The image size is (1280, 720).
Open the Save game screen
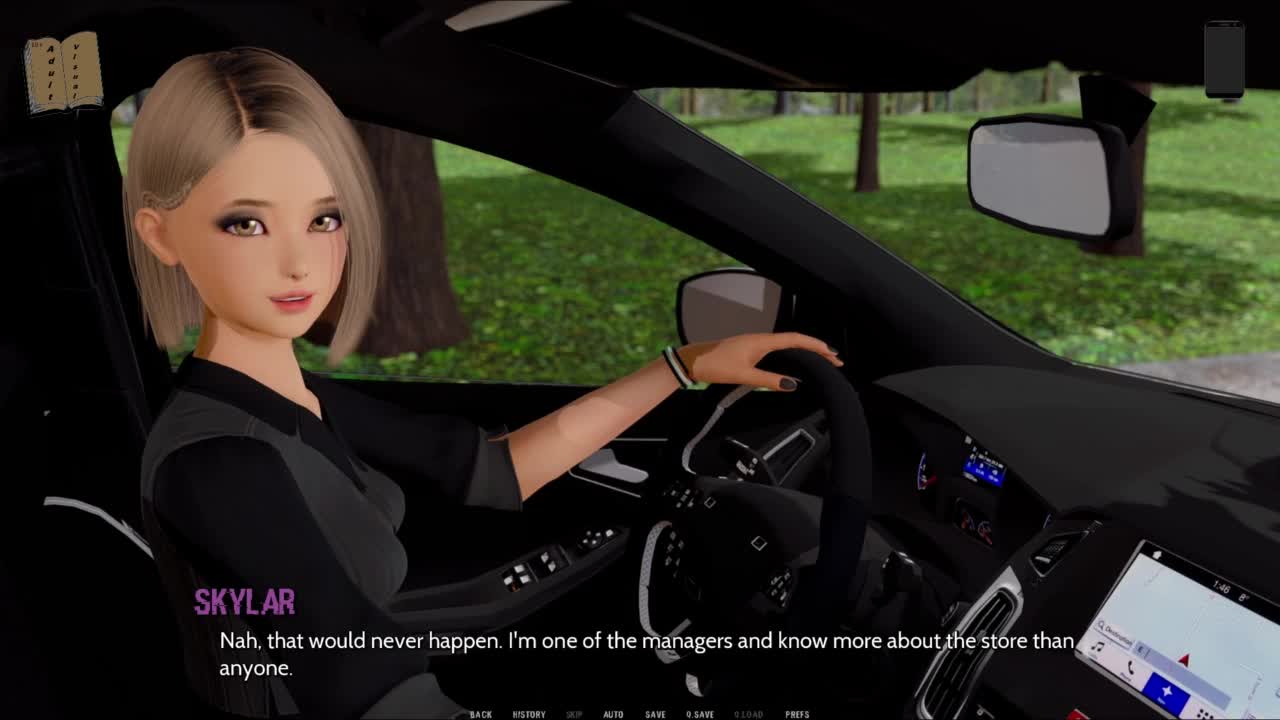point(655,714)
